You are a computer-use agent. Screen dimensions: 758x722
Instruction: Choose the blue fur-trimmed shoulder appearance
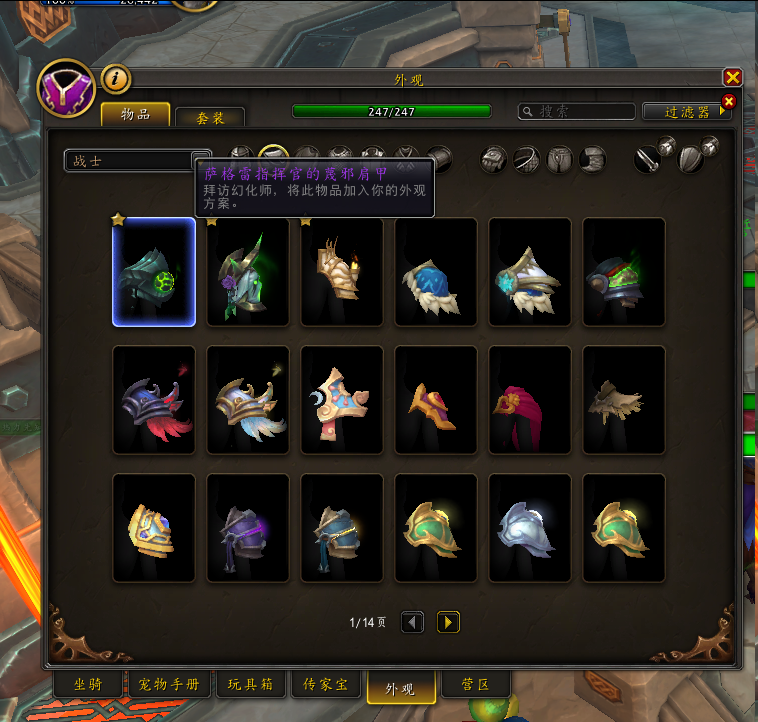pyautogui.click(x=436, y=272)
